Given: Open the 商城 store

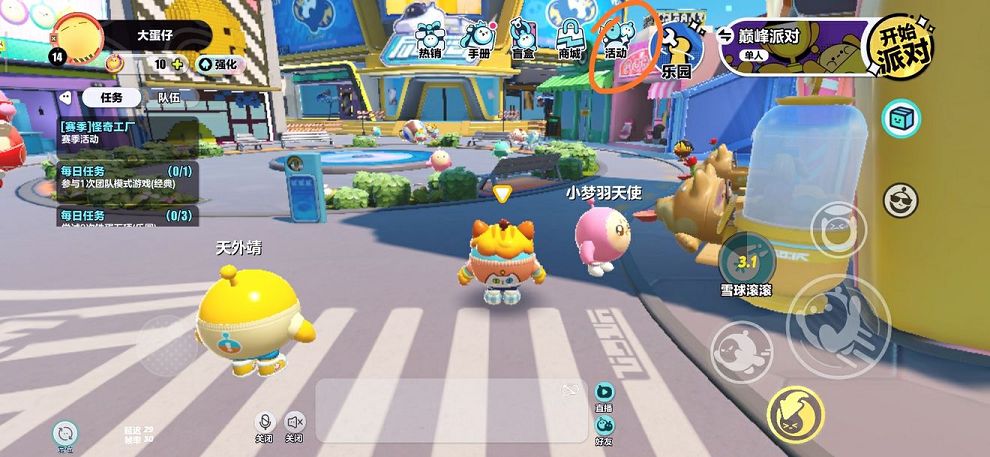Looking at the screenshot, I should tap(570, 38).
